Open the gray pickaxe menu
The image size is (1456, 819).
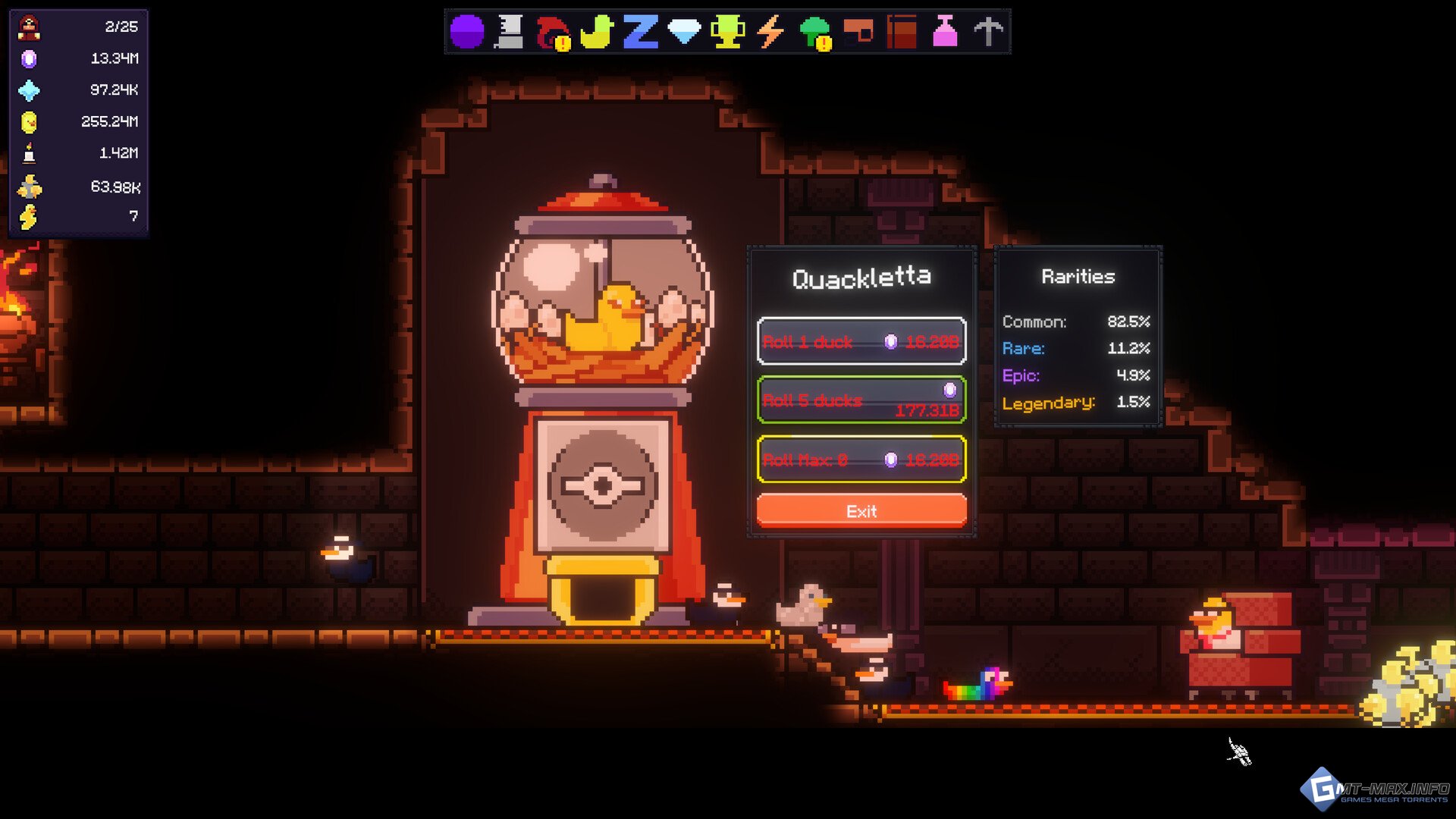pos(988,32)
